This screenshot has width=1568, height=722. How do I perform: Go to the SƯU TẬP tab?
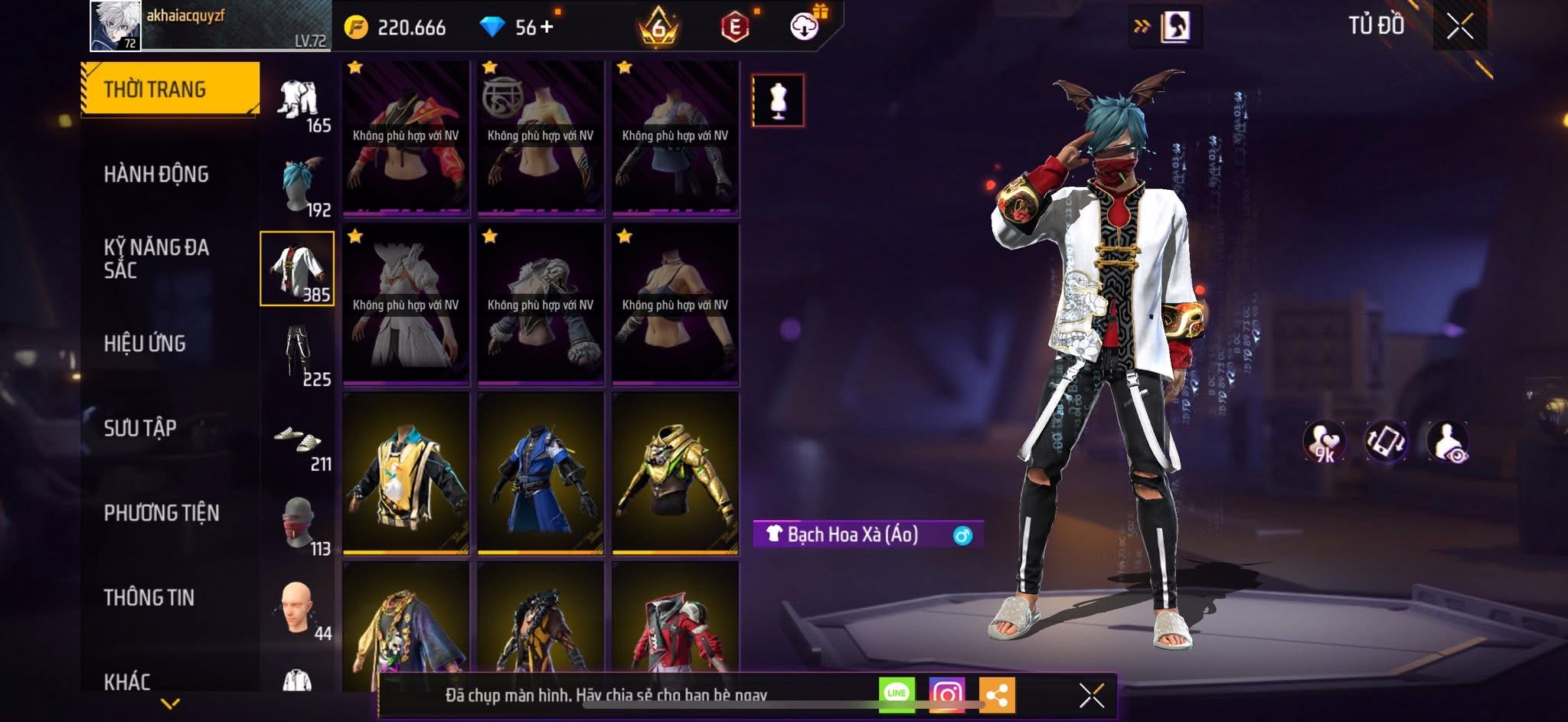coord(140,428)
